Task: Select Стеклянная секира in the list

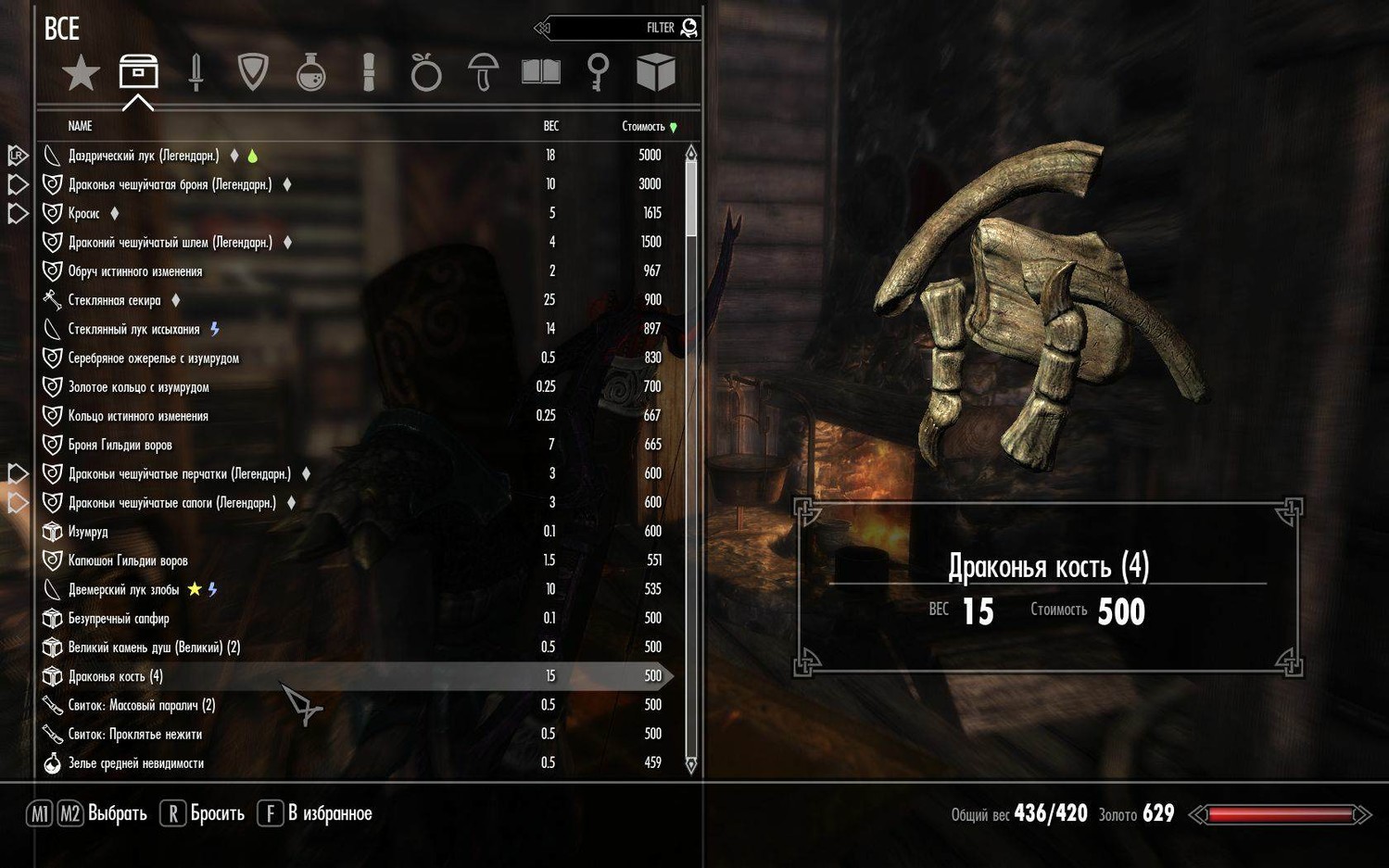Action: tap(114, 300)
